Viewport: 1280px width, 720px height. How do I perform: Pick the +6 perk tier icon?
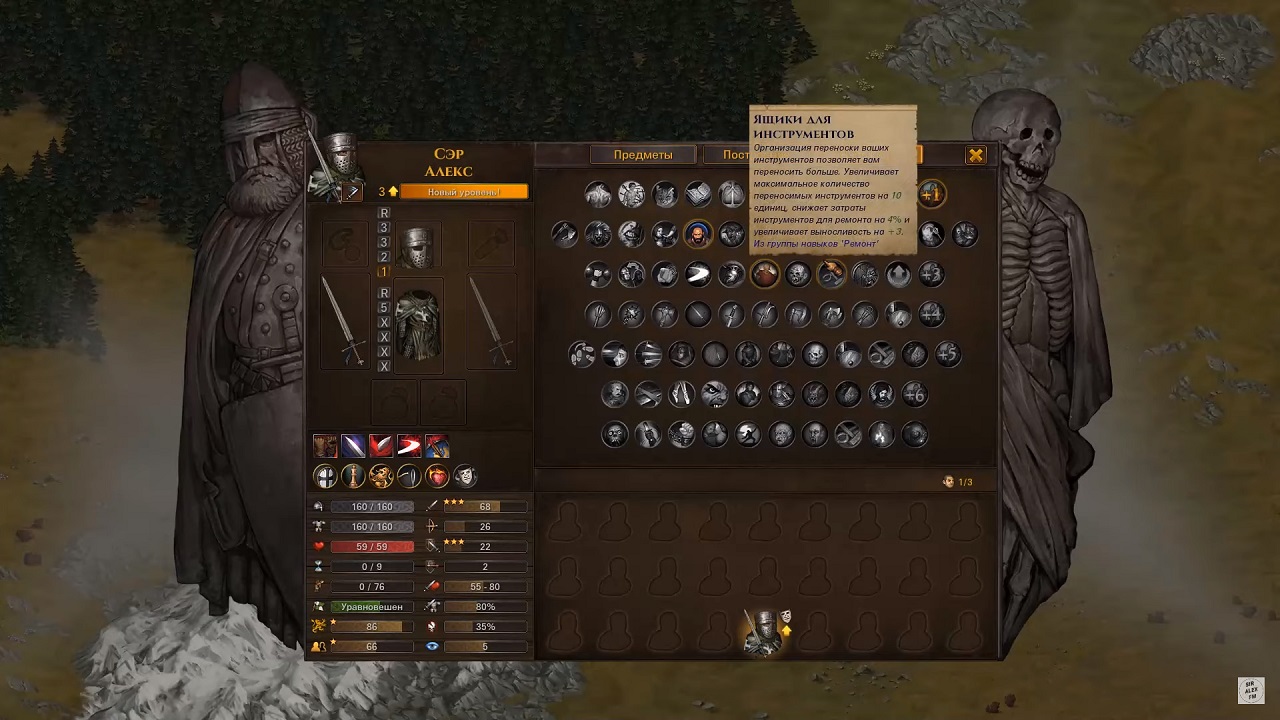(914, 394)
